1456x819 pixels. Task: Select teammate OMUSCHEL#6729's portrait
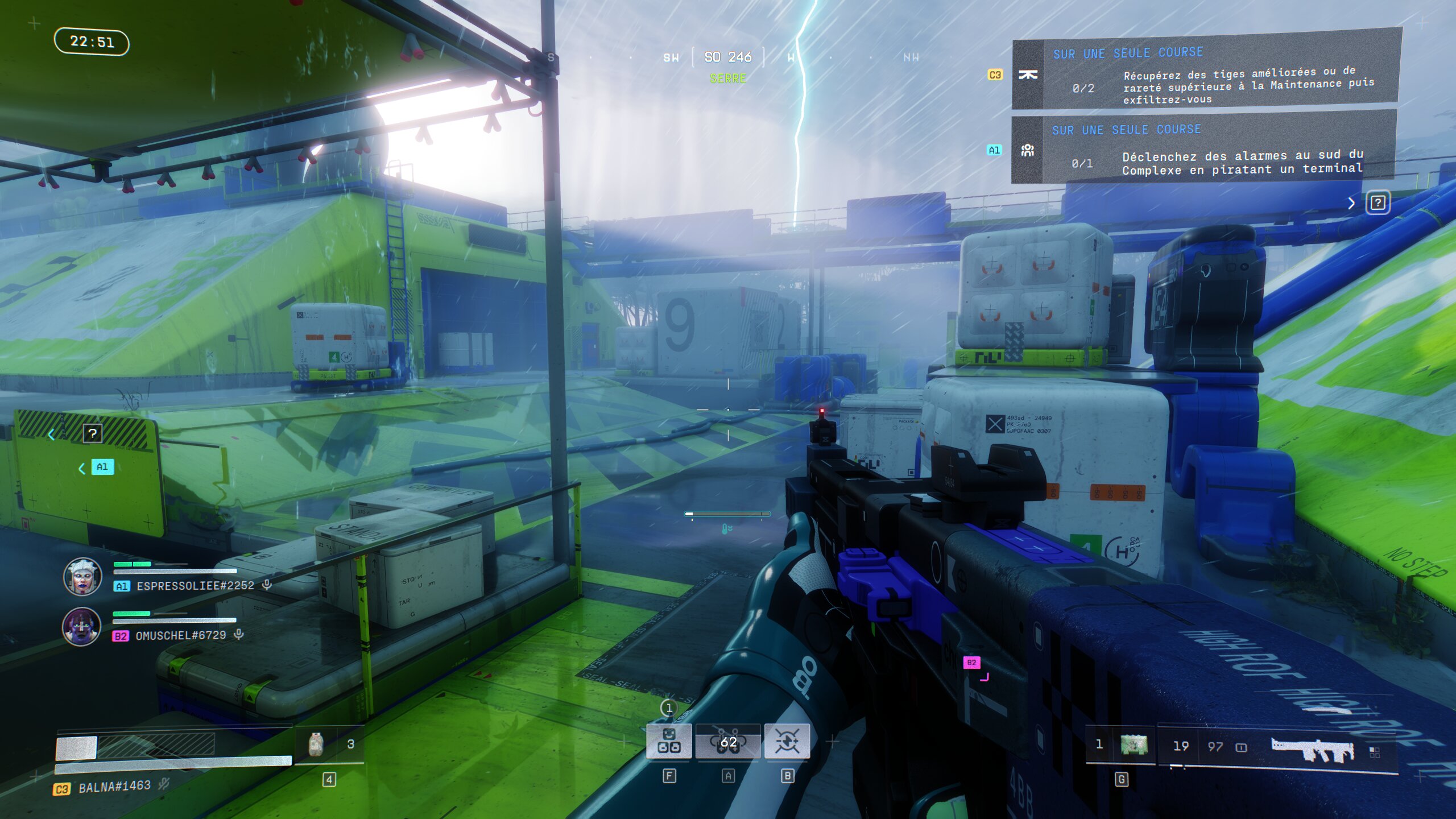pyautogui.click(x=81, y=627)
